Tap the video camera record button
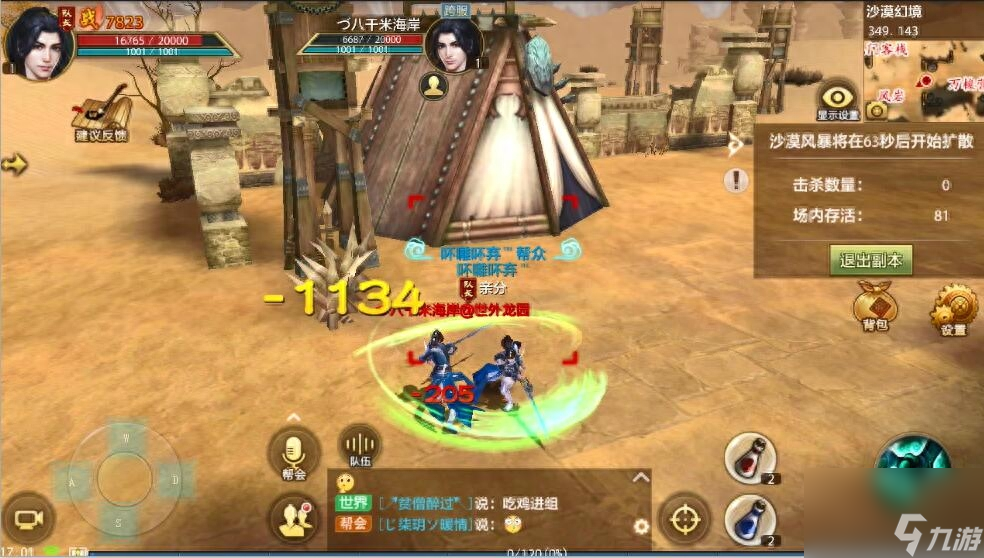984x558 pixels. (27, 518)
